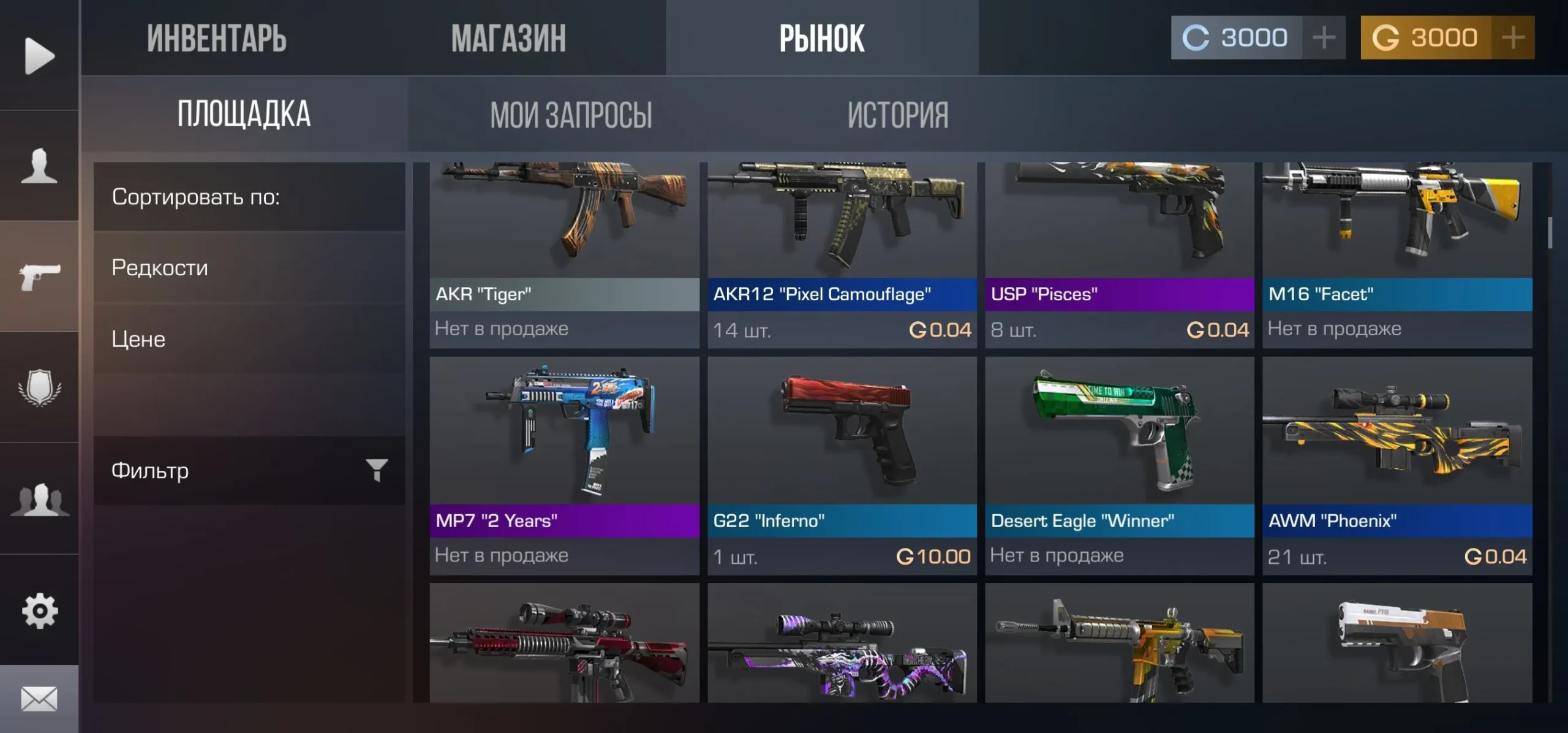The width and height of the screenshot is (1568, 733).
Task: View the G22 "Inferno" listing
Action: click(842, 466)
